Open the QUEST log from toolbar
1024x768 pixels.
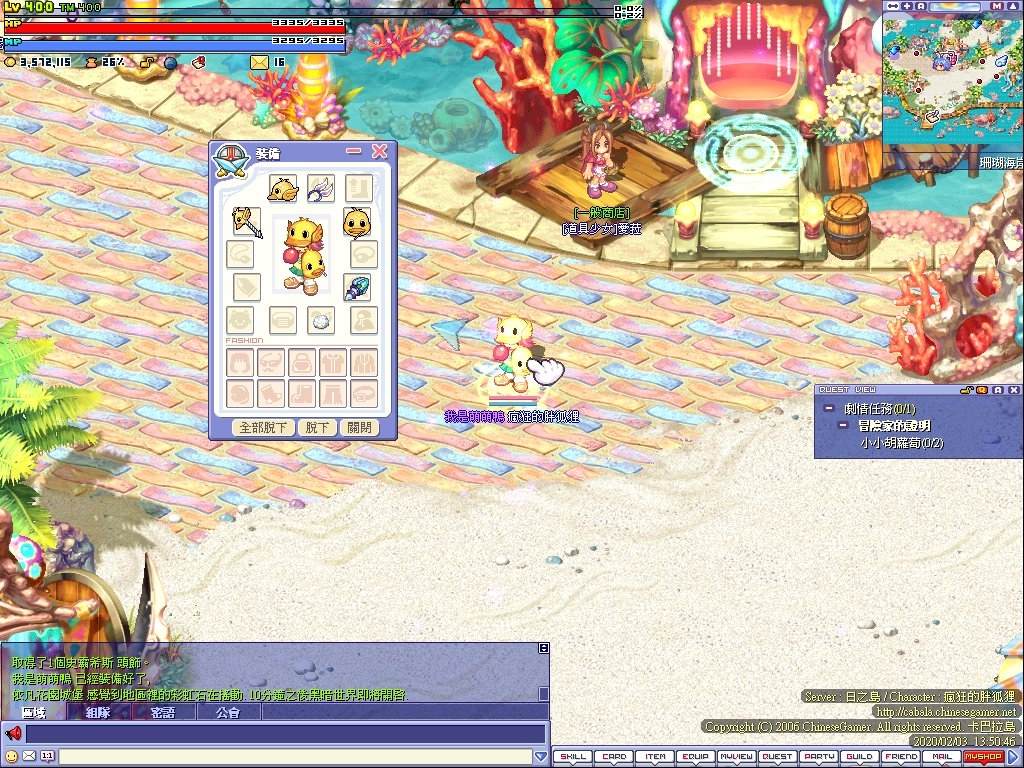pos(778,757)
